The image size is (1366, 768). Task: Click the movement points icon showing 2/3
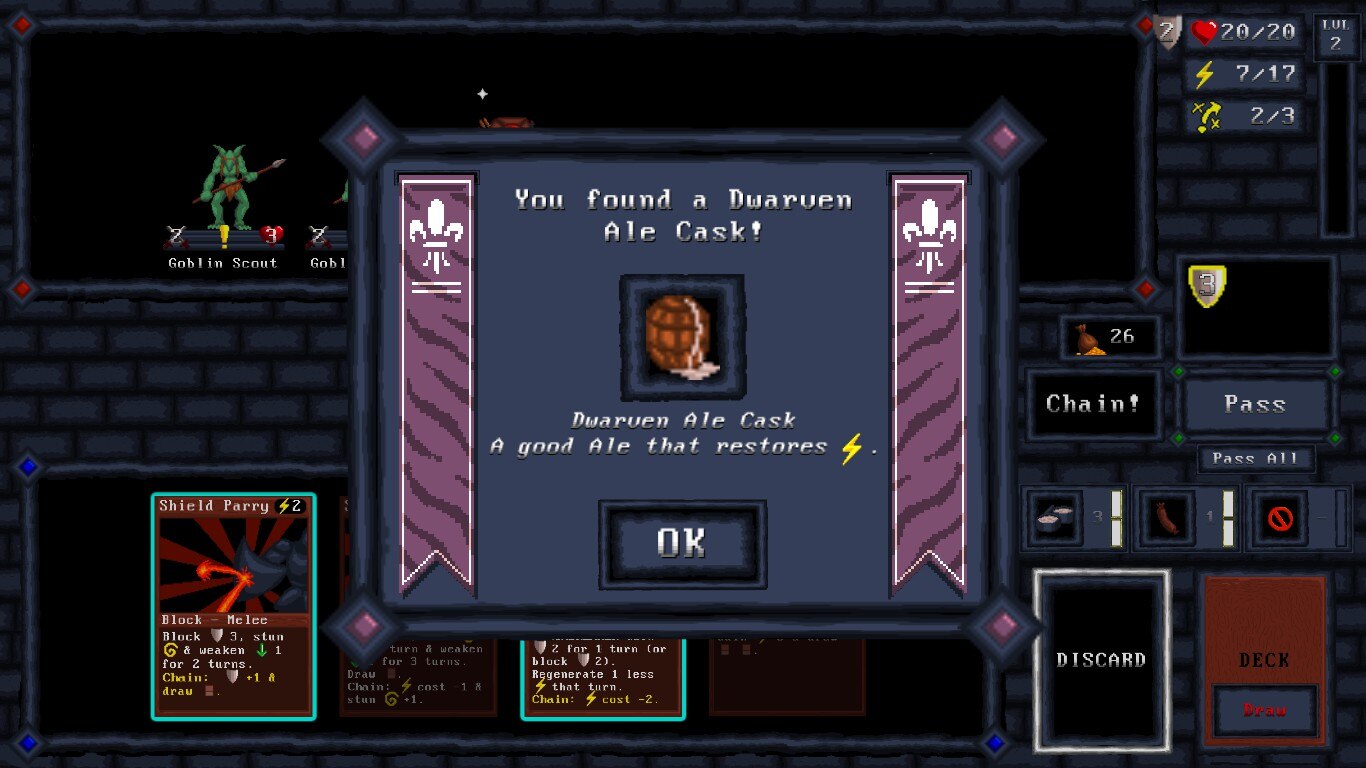pos(1208,115)
